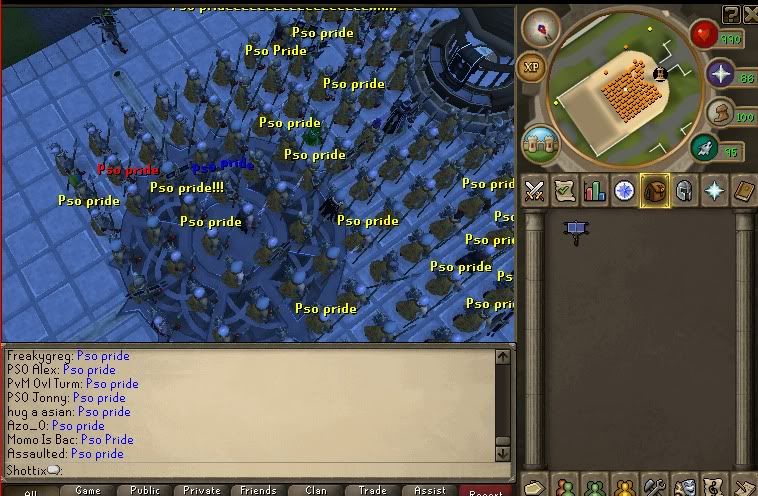Viewport: 758px width, 496px height.
Task: Toggle the XP counter button
Action: click(532, 68)
